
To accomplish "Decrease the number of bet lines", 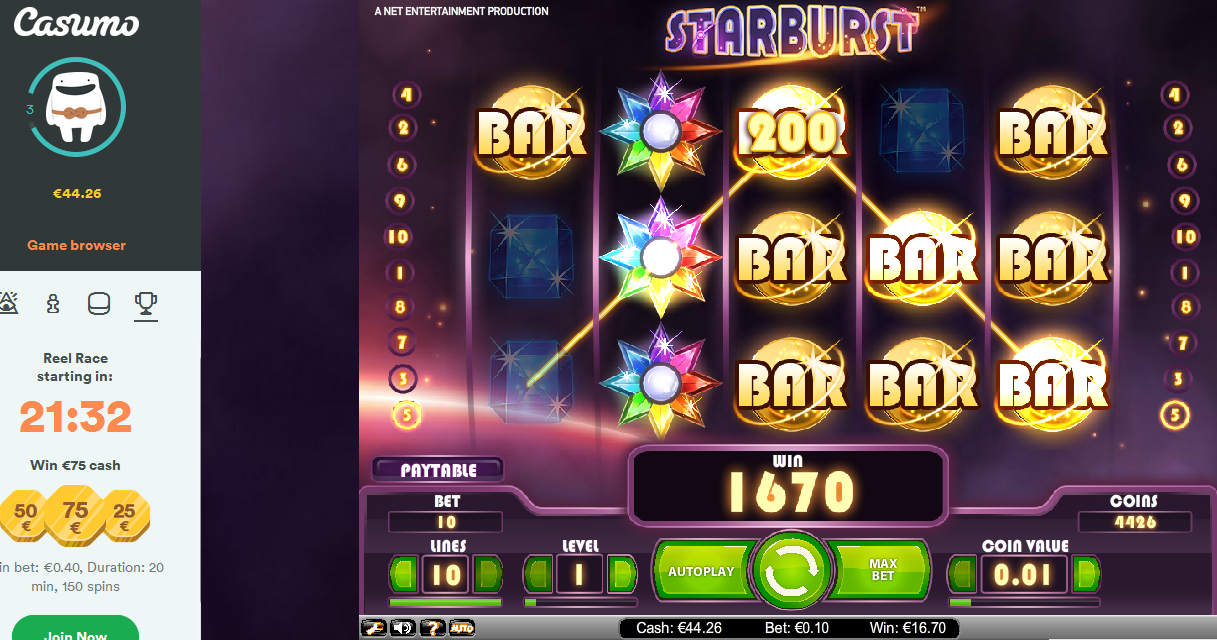I will pyautogui.click(x=404, y=574).
